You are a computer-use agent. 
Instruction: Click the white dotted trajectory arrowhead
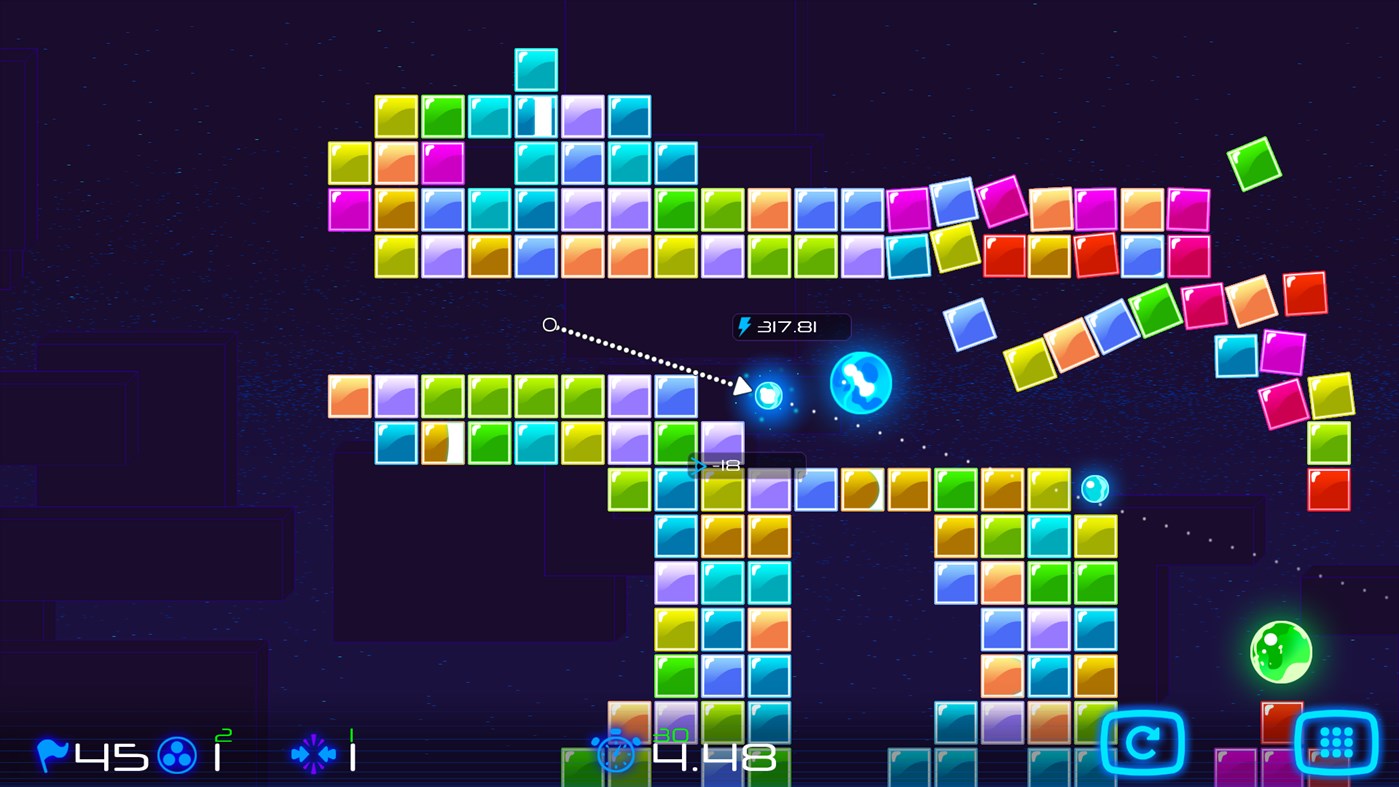744,383
